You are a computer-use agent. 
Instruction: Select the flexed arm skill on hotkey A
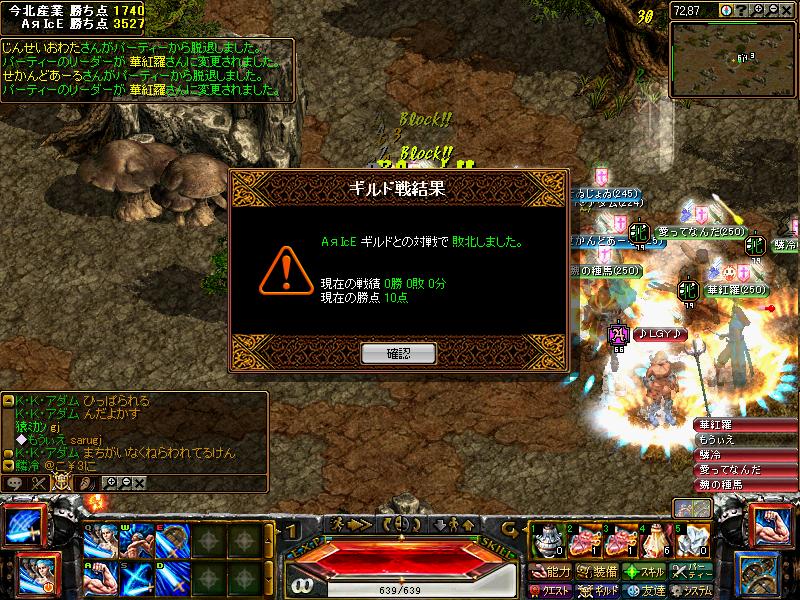click(x=99, y=576)
